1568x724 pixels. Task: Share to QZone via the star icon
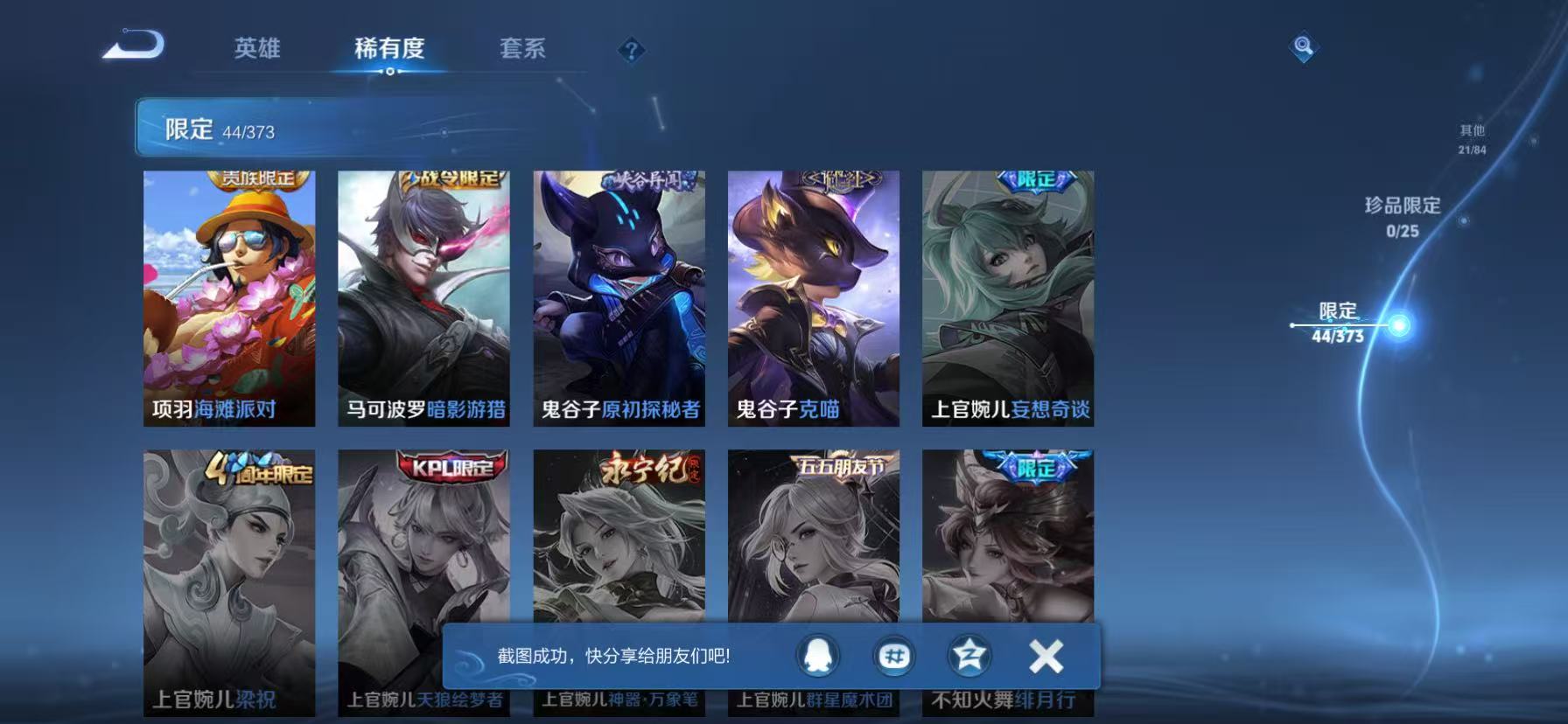click(969, 655)
